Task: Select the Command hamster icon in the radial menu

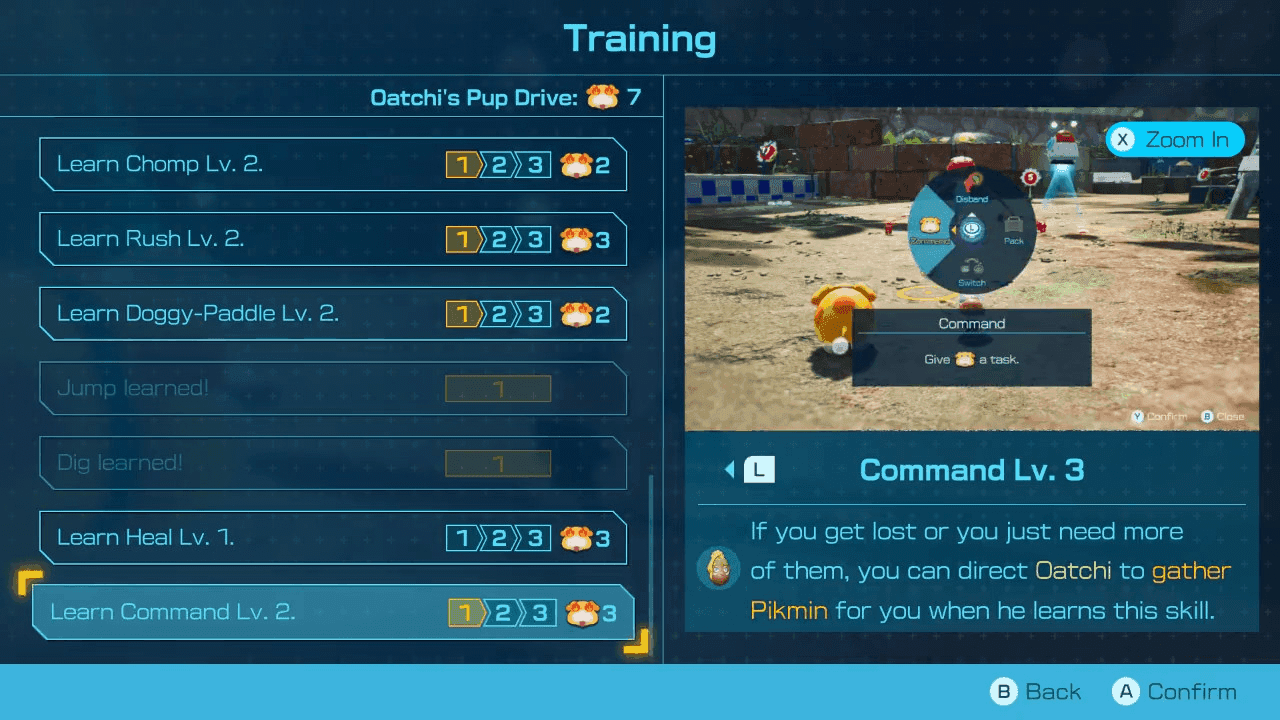Action: [x=930, y=224]
